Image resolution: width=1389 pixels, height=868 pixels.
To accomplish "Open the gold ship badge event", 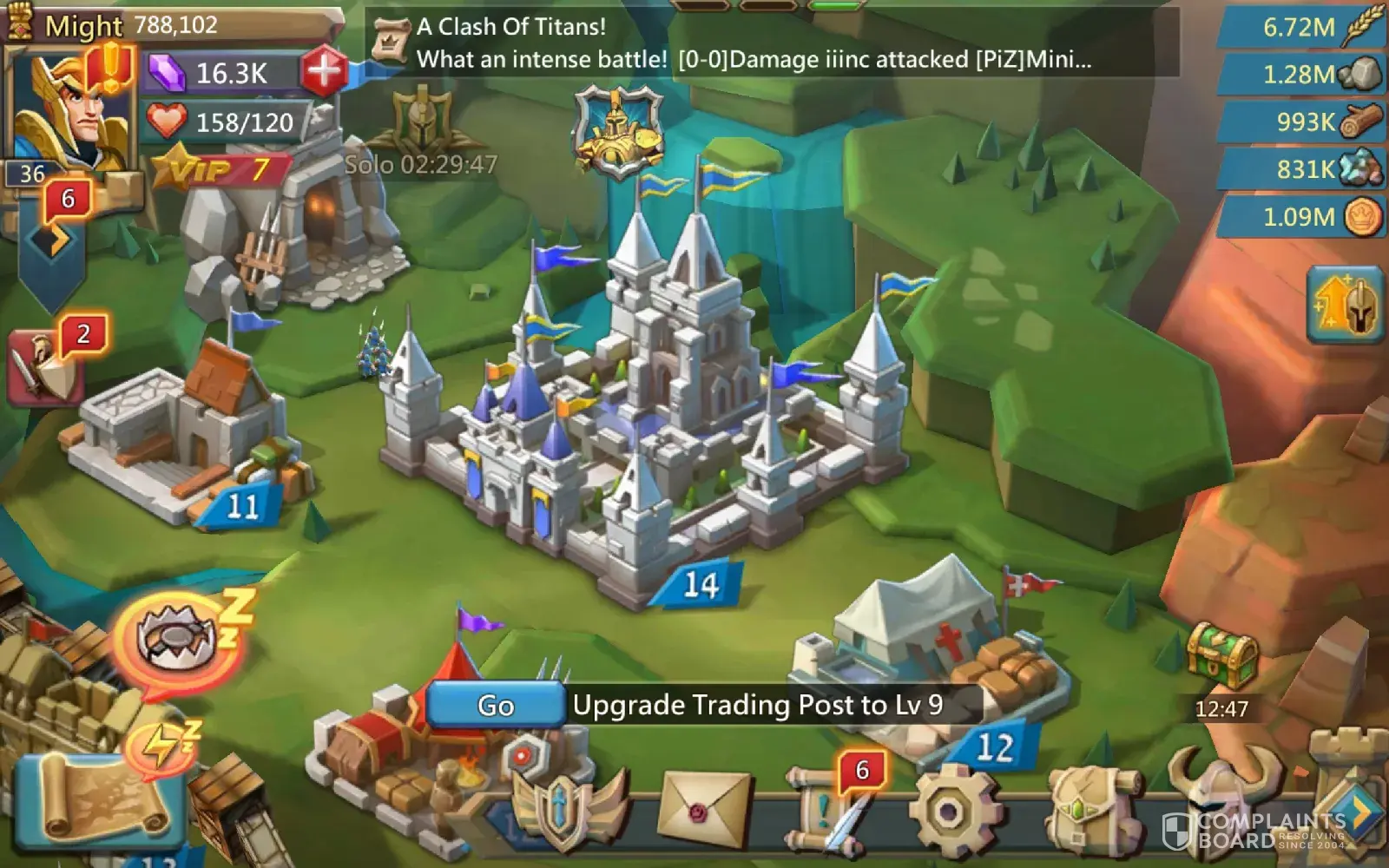I will (618, 132).
